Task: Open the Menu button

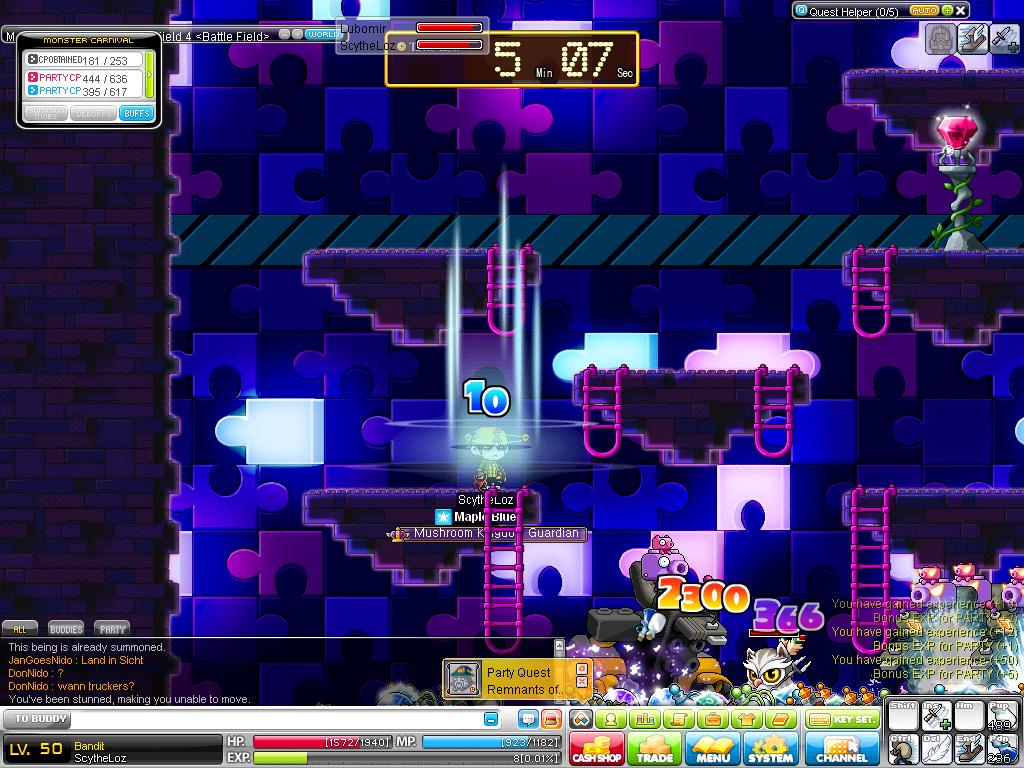Action: pyautogui.click(x=712, y=748)
